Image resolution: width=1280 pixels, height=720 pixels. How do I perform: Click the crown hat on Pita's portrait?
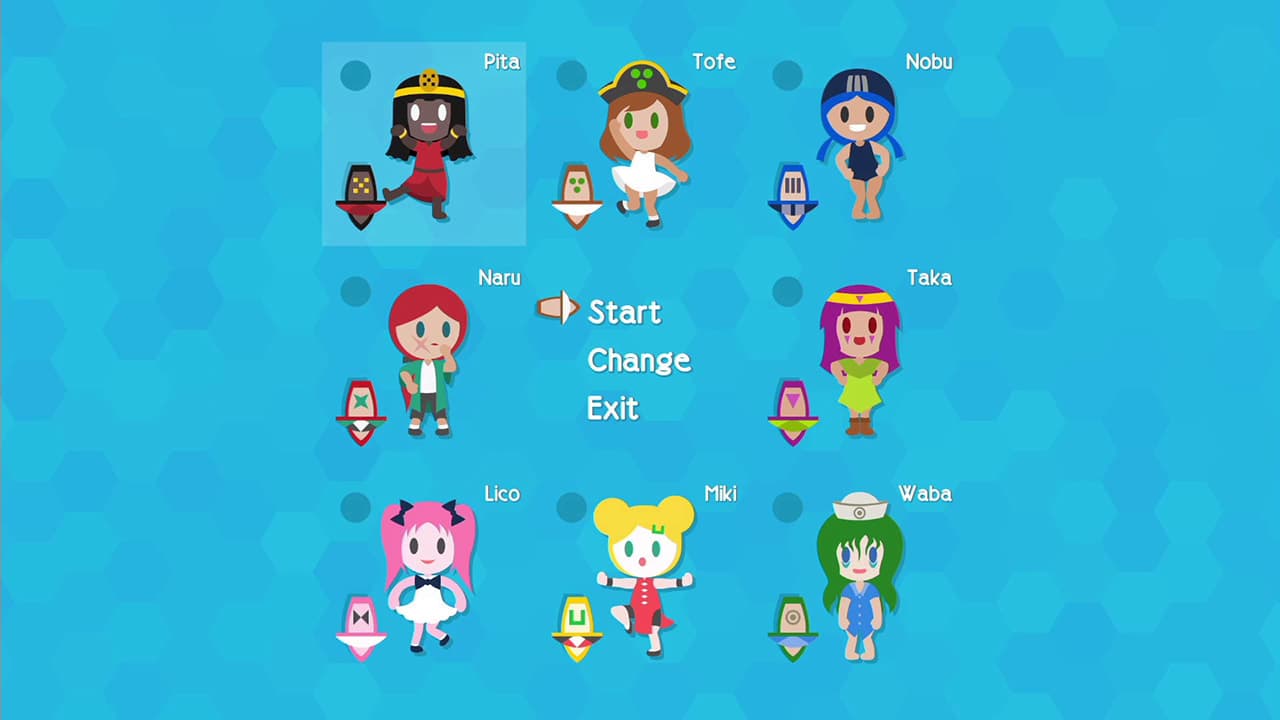426,80
